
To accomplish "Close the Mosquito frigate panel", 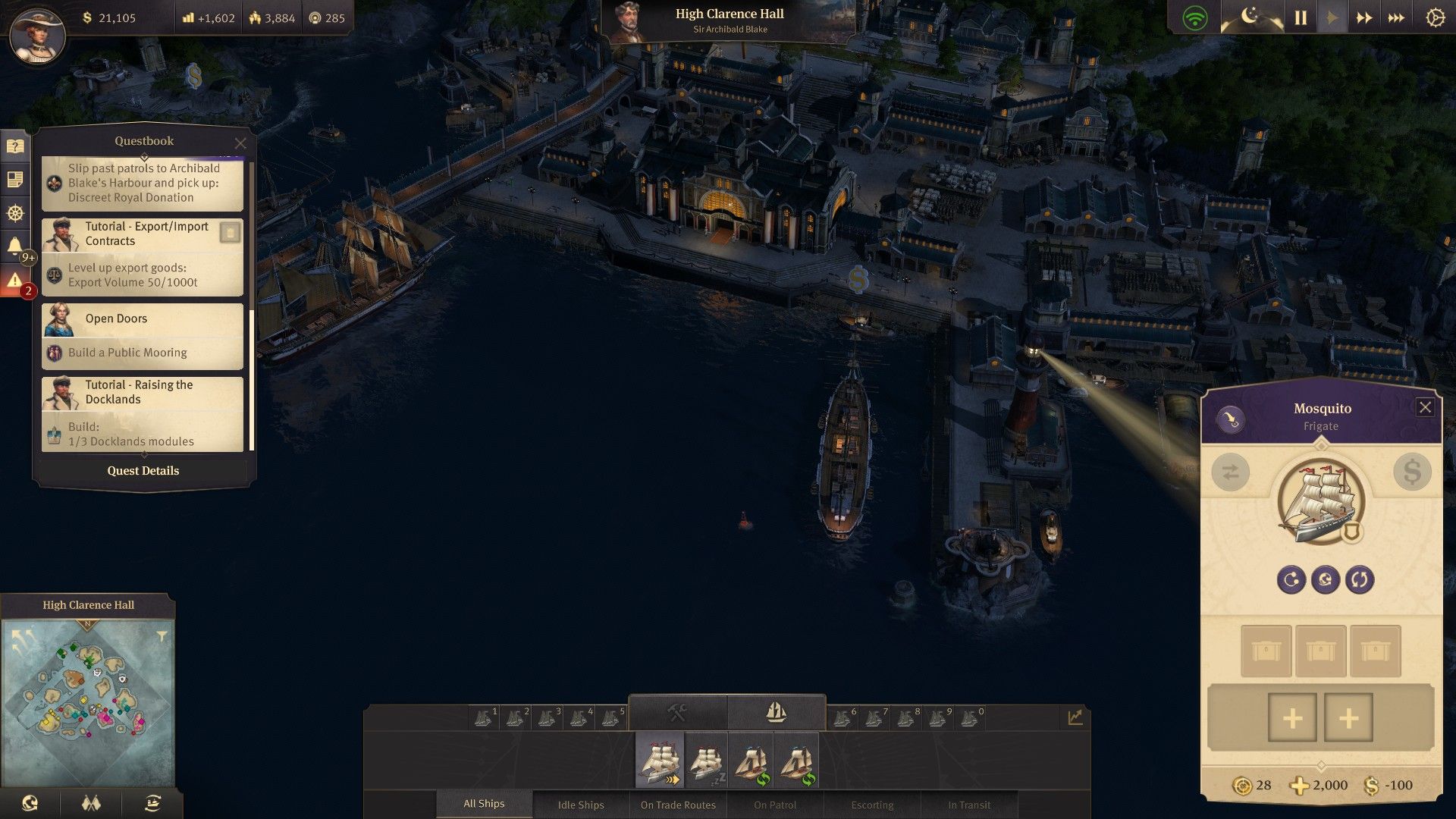I will [1425, 408].
